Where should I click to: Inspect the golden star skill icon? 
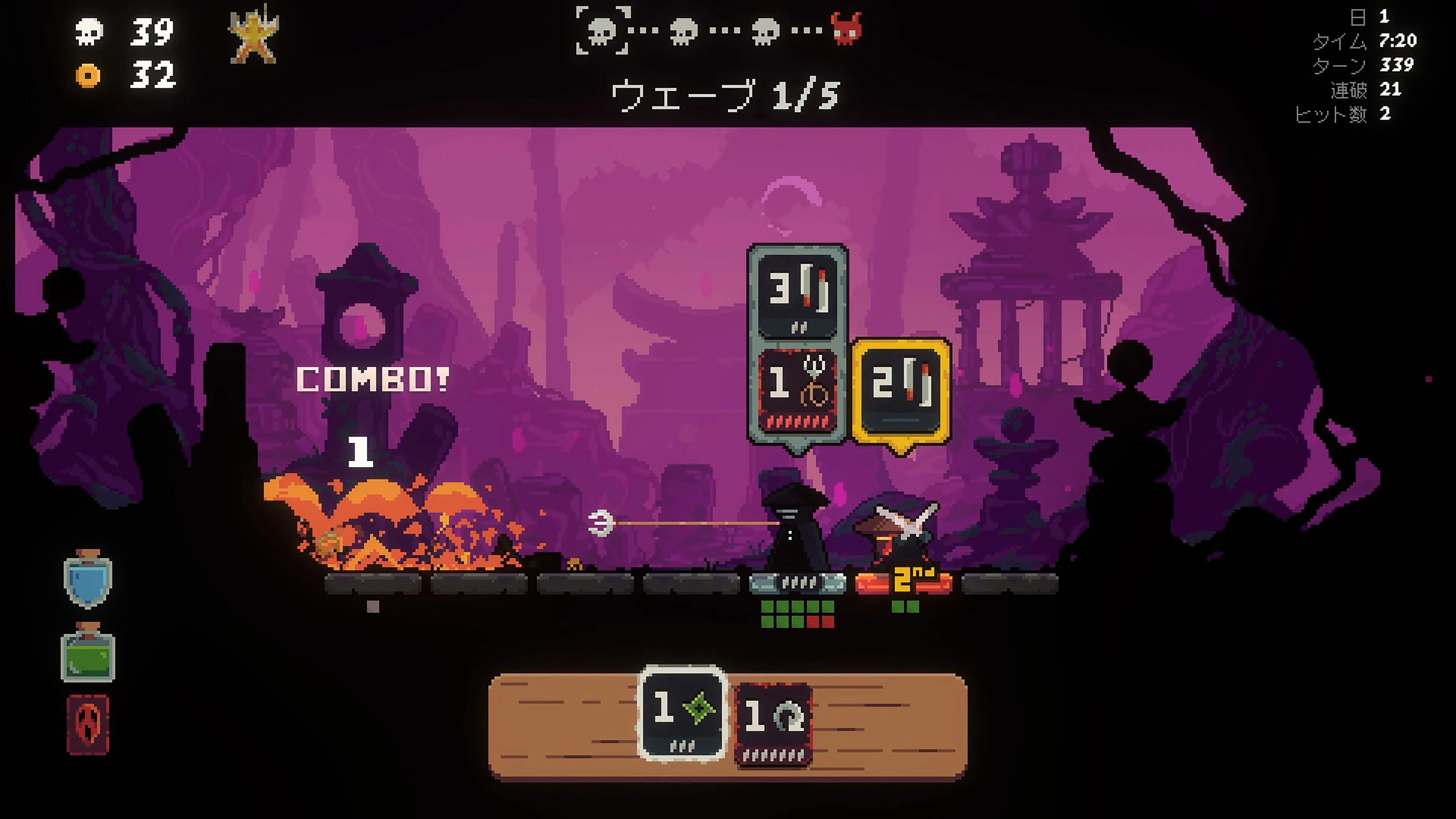[x=253, y=35]
